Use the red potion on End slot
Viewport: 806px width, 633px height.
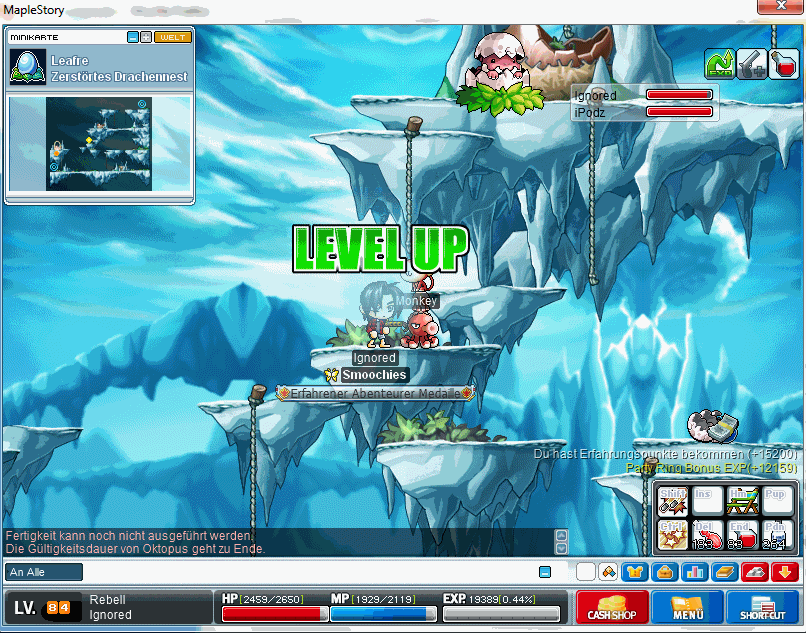[742, 534]
